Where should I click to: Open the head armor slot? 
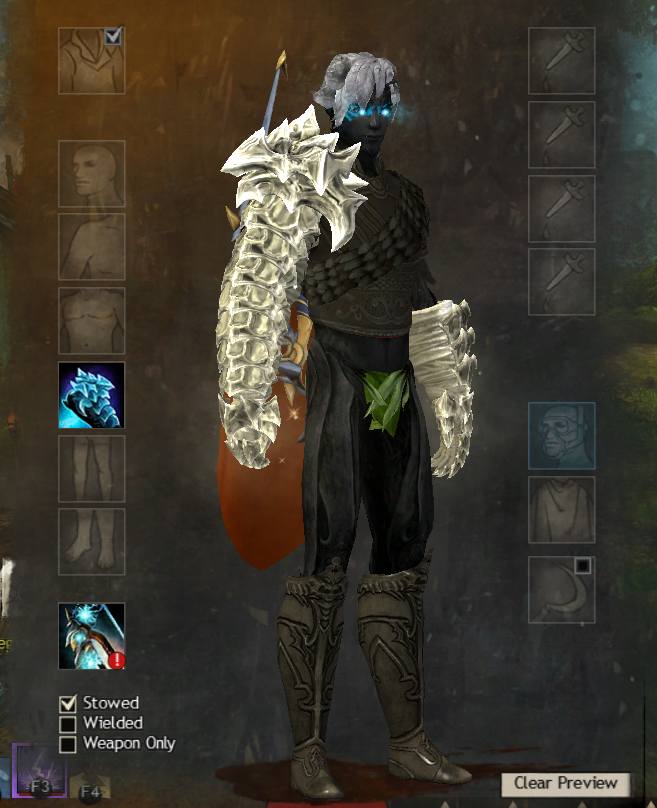point(91,173)
